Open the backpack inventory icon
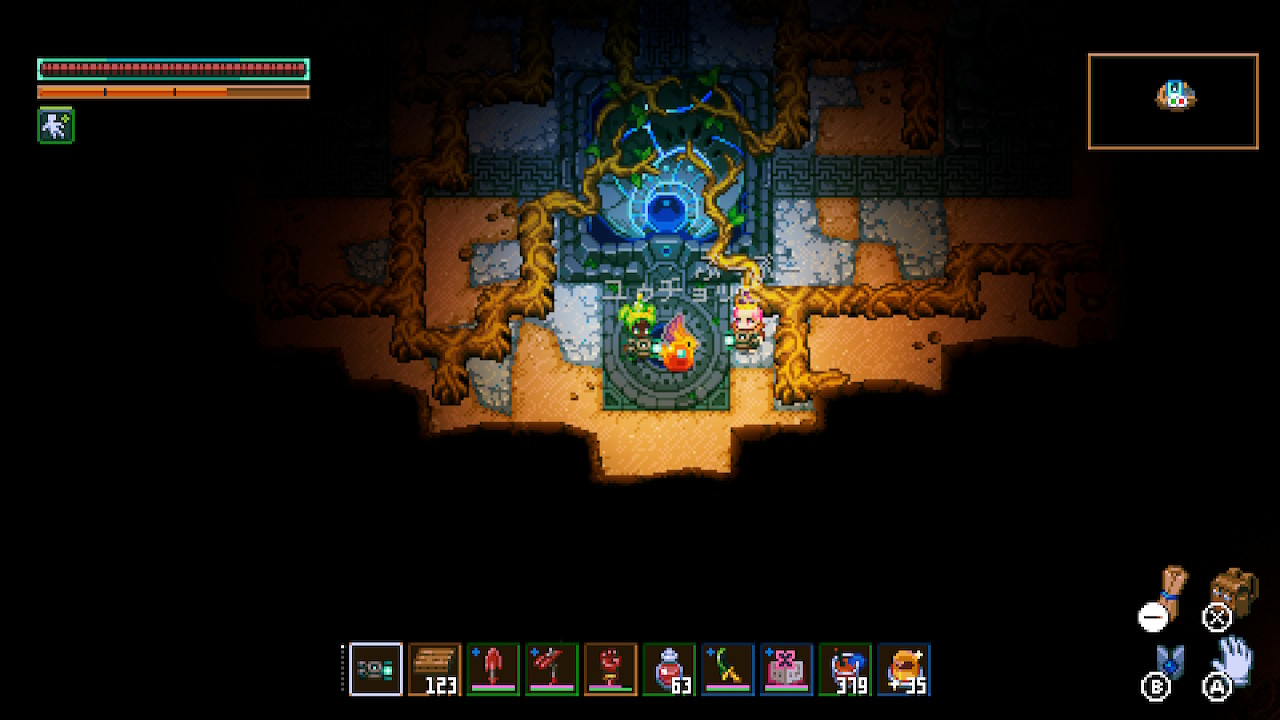1280x720 pixels. click(1235, 590)
